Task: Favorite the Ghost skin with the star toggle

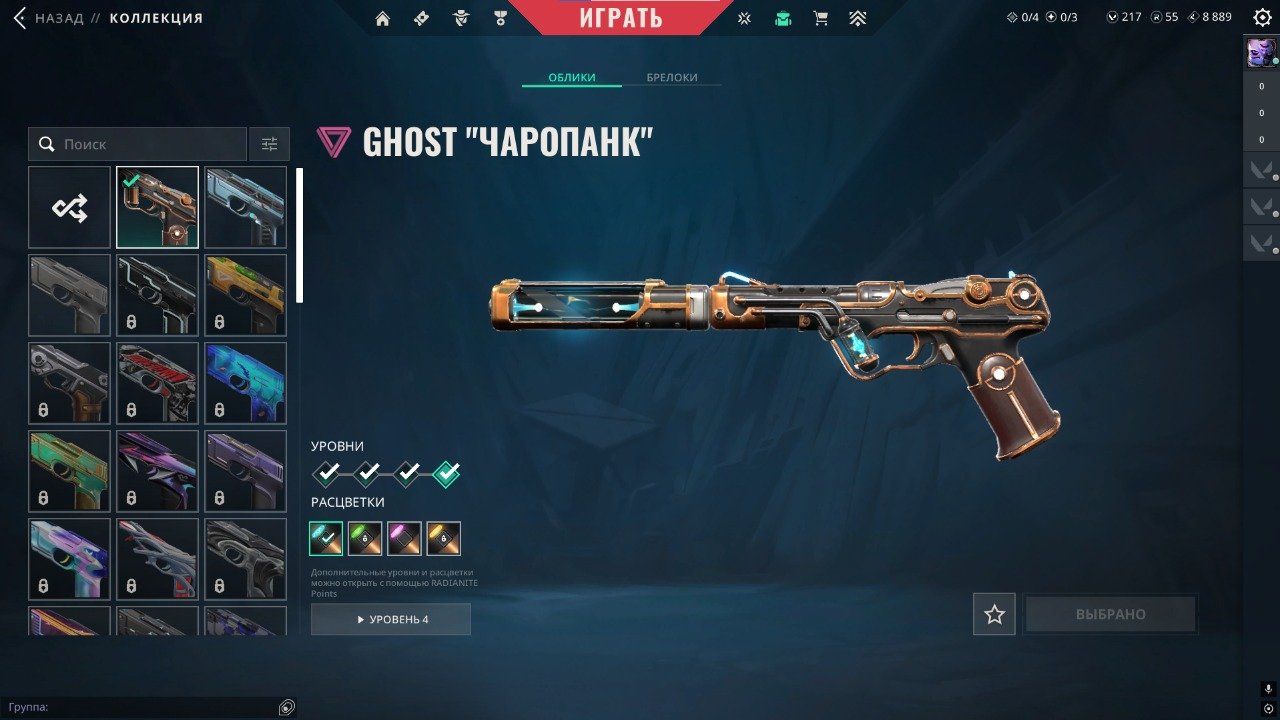Action: coord(994,613)
